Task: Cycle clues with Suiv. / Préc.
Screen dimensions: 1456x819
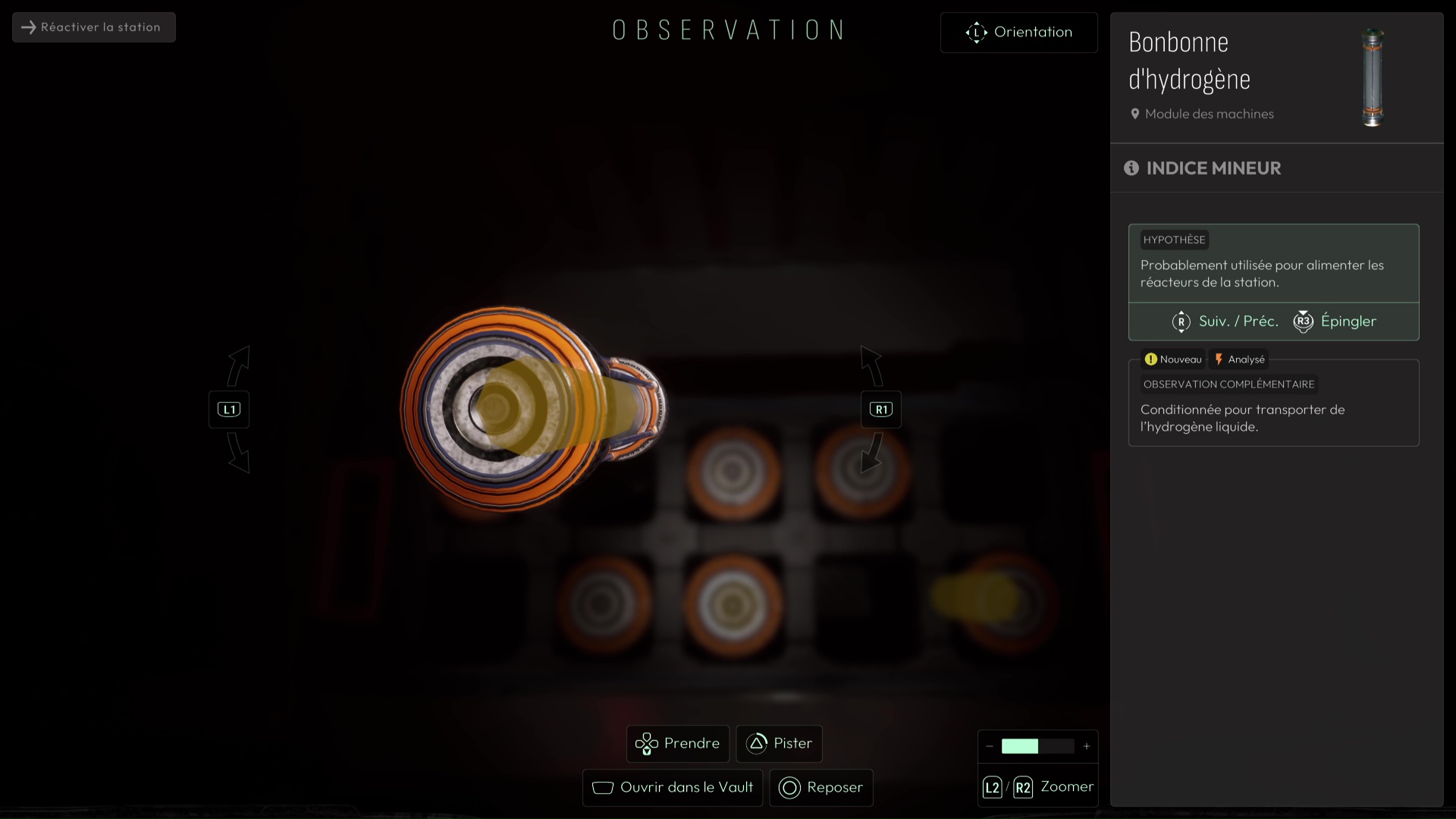Action: pyautogui.click(x=1225, y=322)
